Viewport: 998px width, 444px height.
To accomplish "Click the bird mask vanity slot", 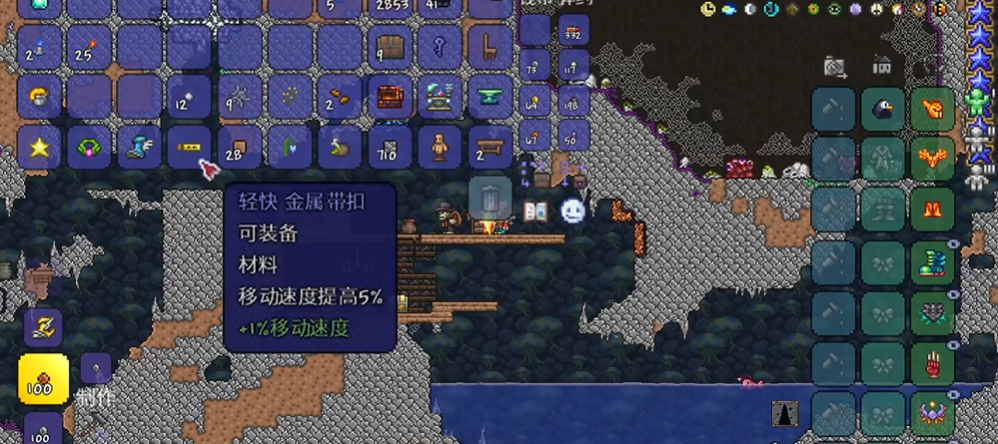I will pos(883,109).
